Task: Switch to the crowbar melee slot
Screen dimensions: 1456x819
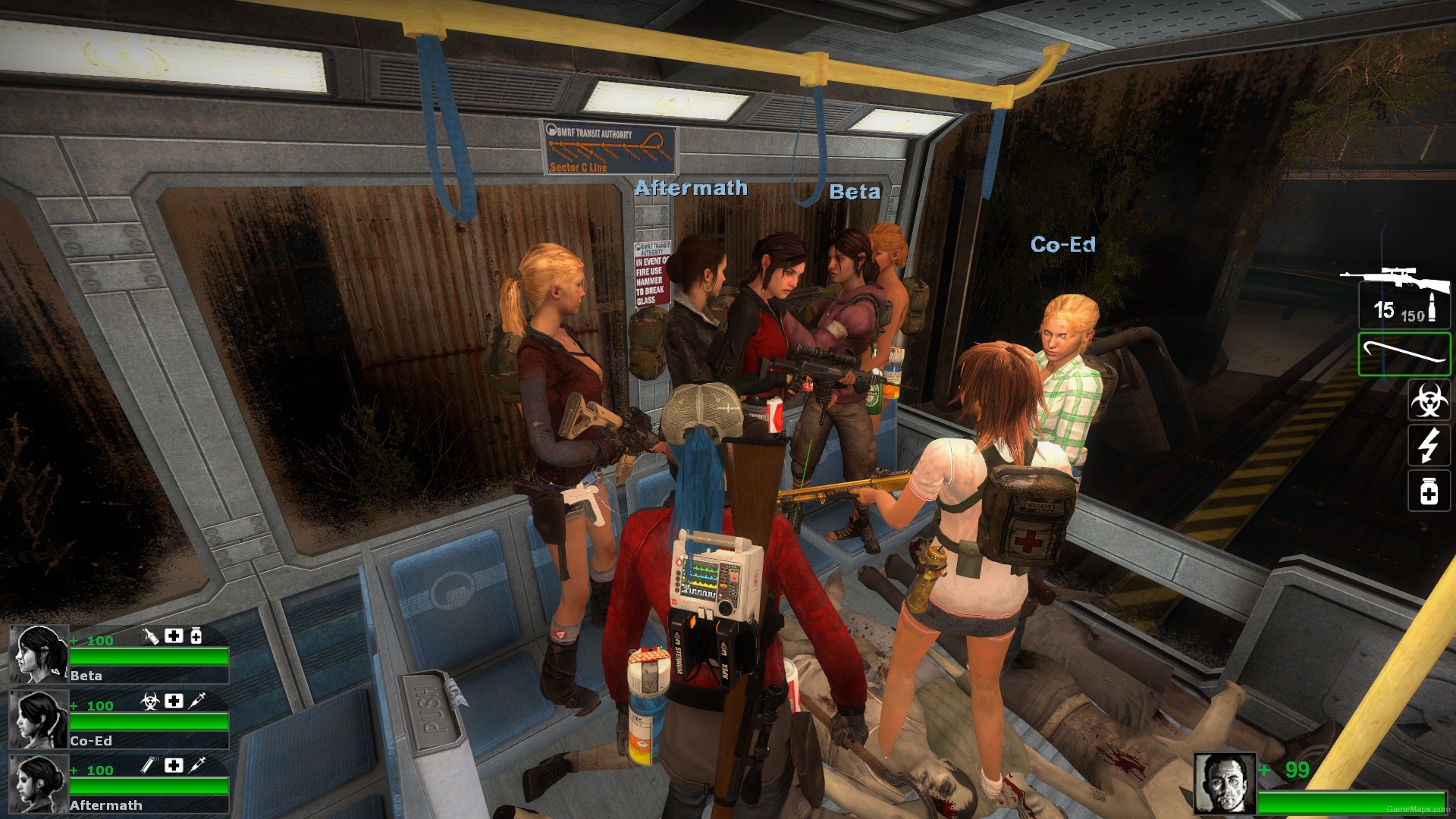Action: point(1404,353)
